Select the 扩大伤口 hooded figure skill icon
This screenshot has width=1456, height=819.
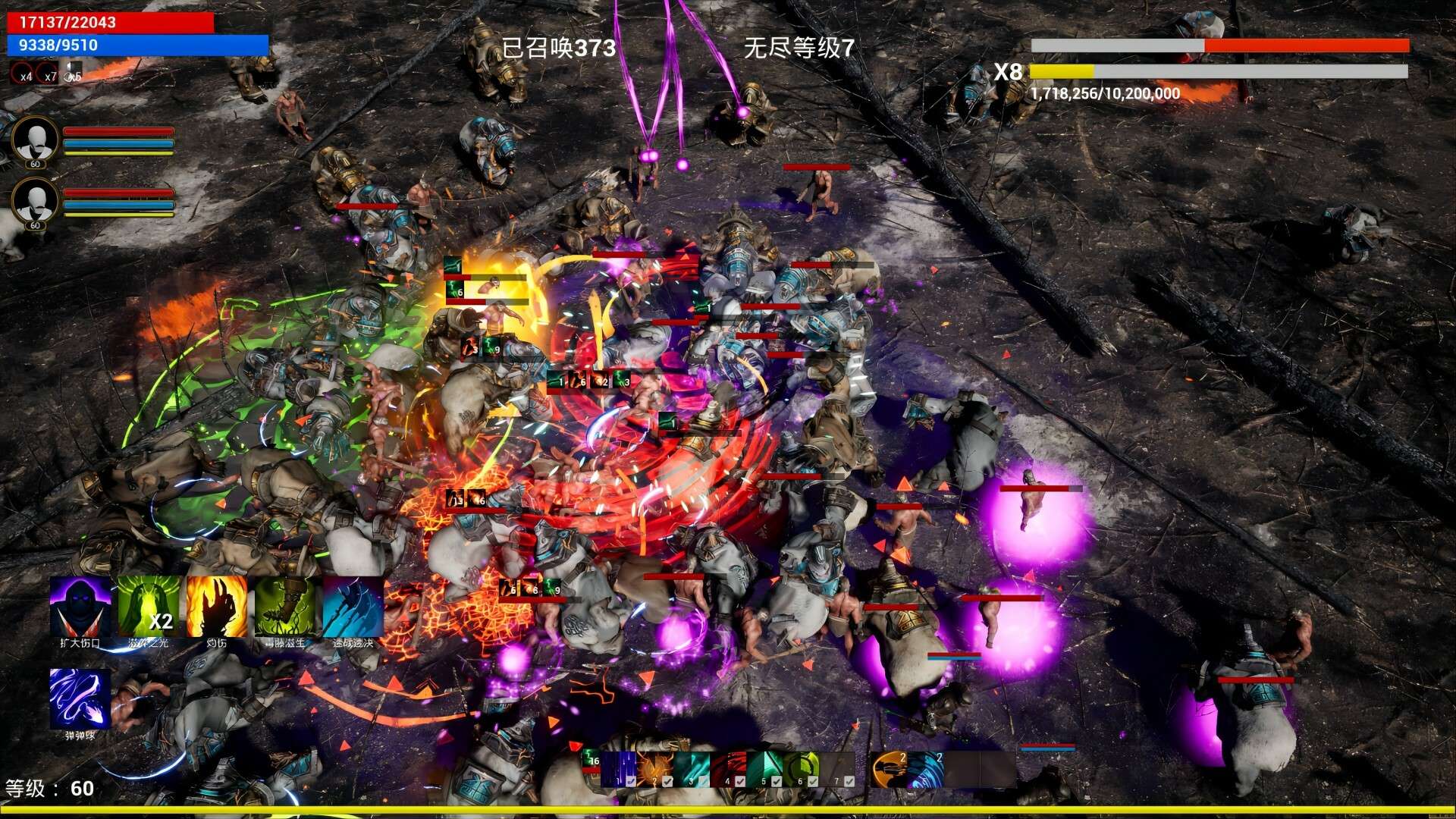80,607
